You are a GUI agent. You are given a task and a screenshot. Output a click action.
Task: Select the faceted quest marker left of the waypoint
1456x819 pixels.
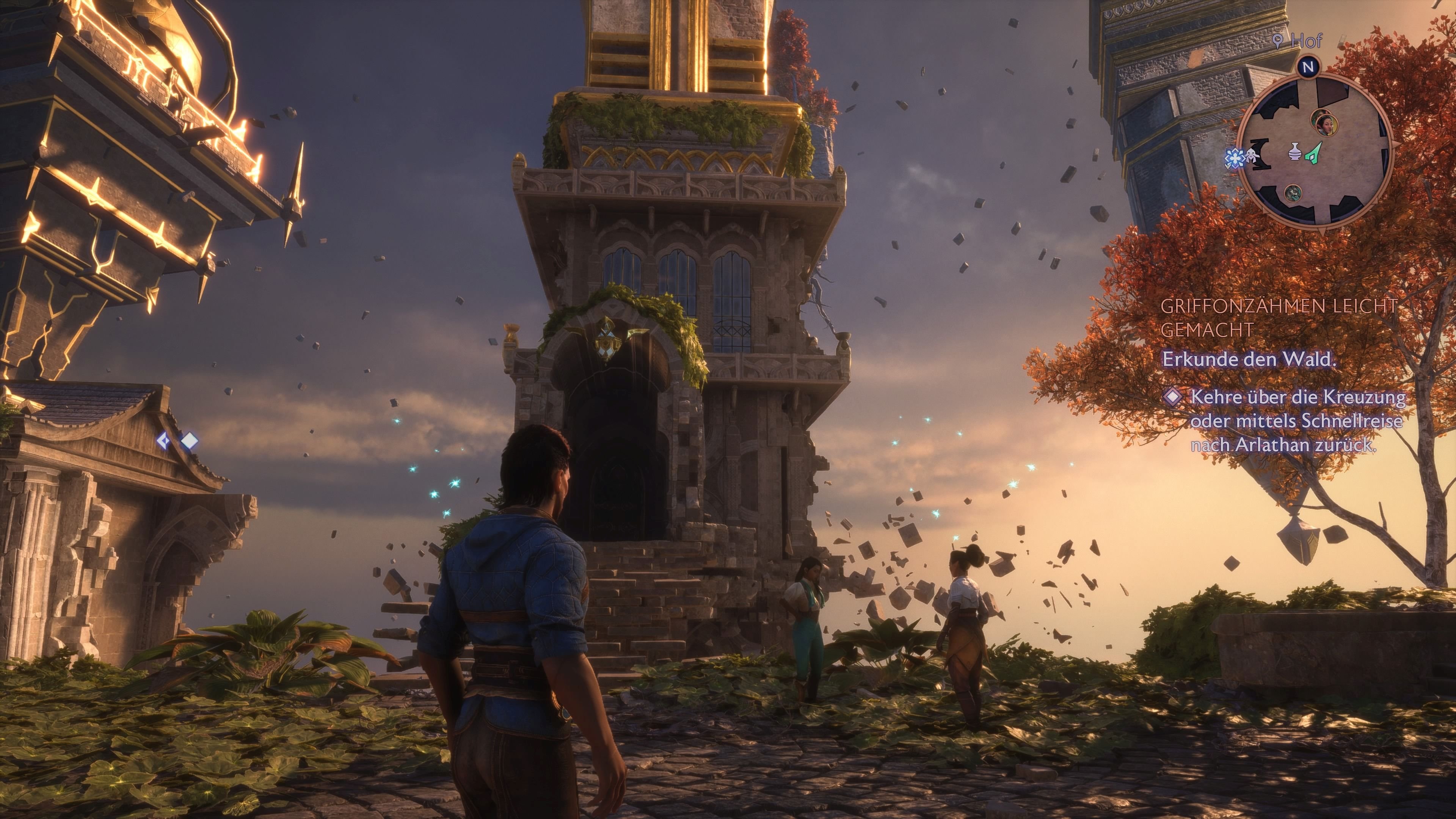coord(163,441)
